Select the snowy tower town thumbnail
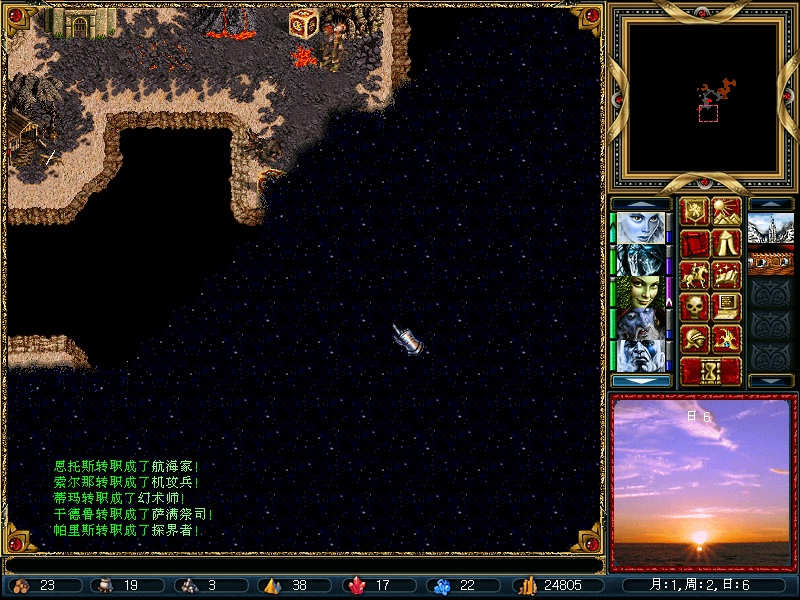Image resolution: width=800 pixels, height=600 pixels. coord(771,227)
